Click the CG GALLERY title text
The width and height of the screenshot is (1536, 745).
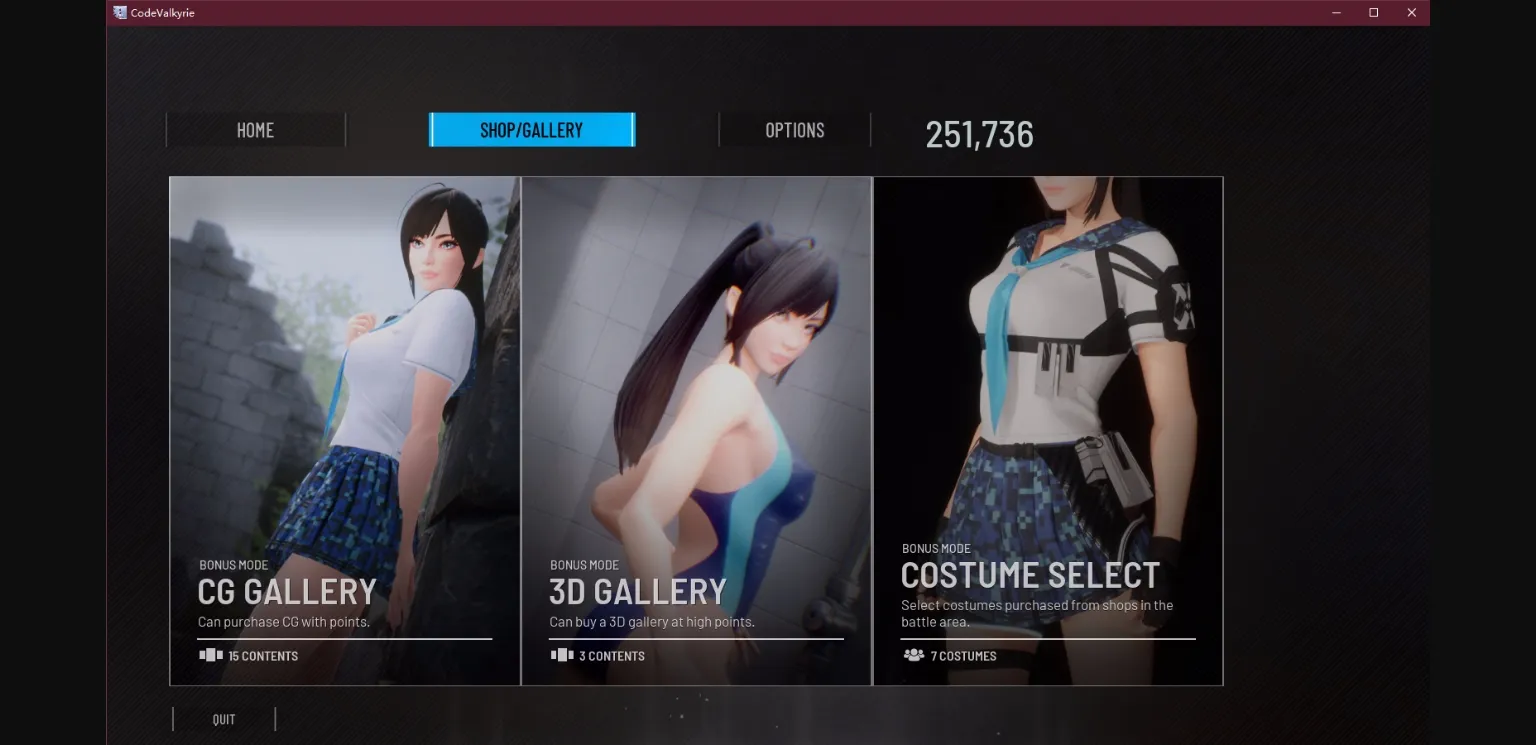(288, 592)
